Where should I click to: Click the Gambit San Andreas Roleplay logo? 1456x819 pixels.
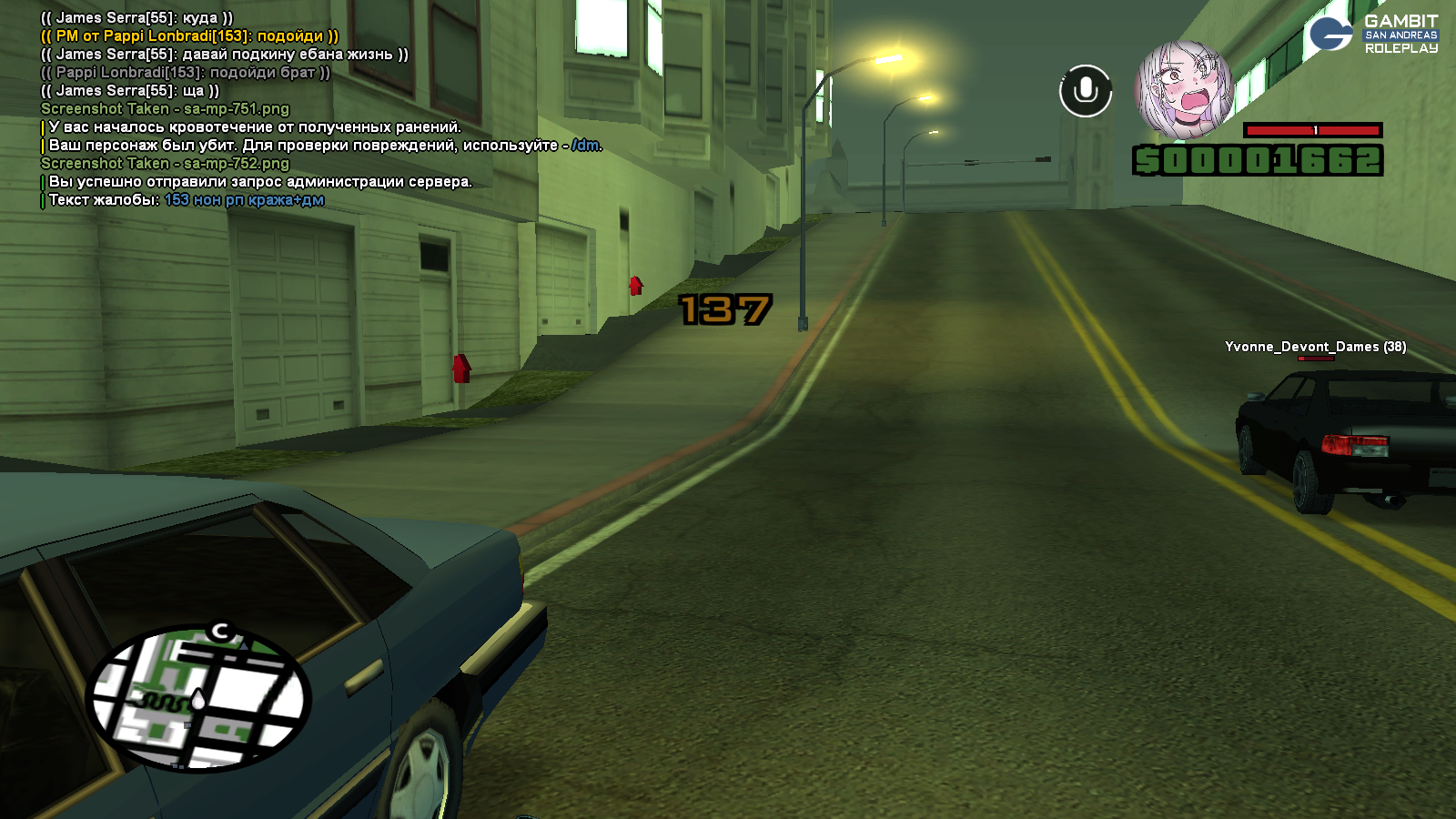(x=1374, y=35)
